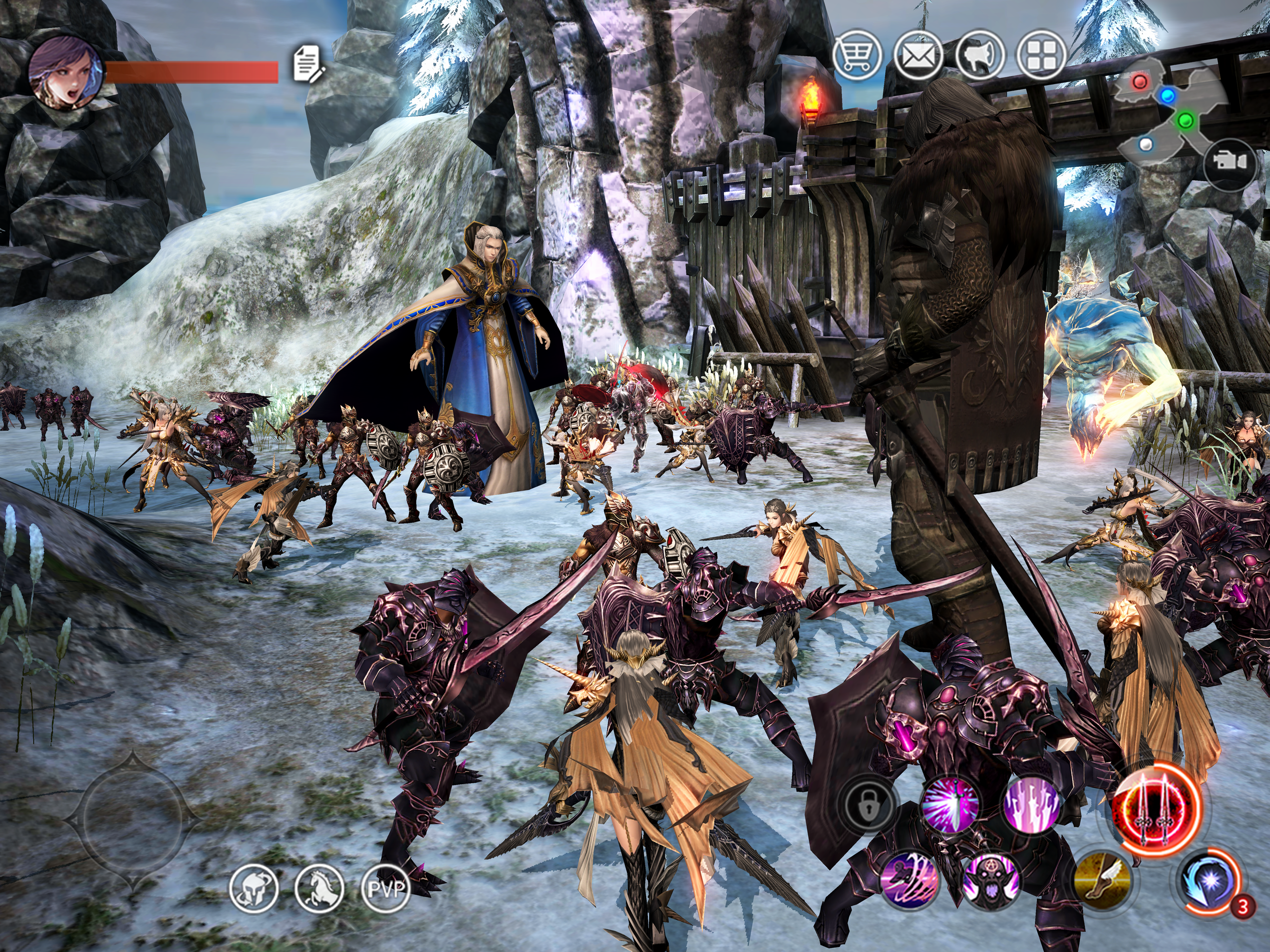This screenshot has height=952, width=1270.
Task: Switch character with the helmet swap icon
Action: pyautogui.click(x=253, y=889)
